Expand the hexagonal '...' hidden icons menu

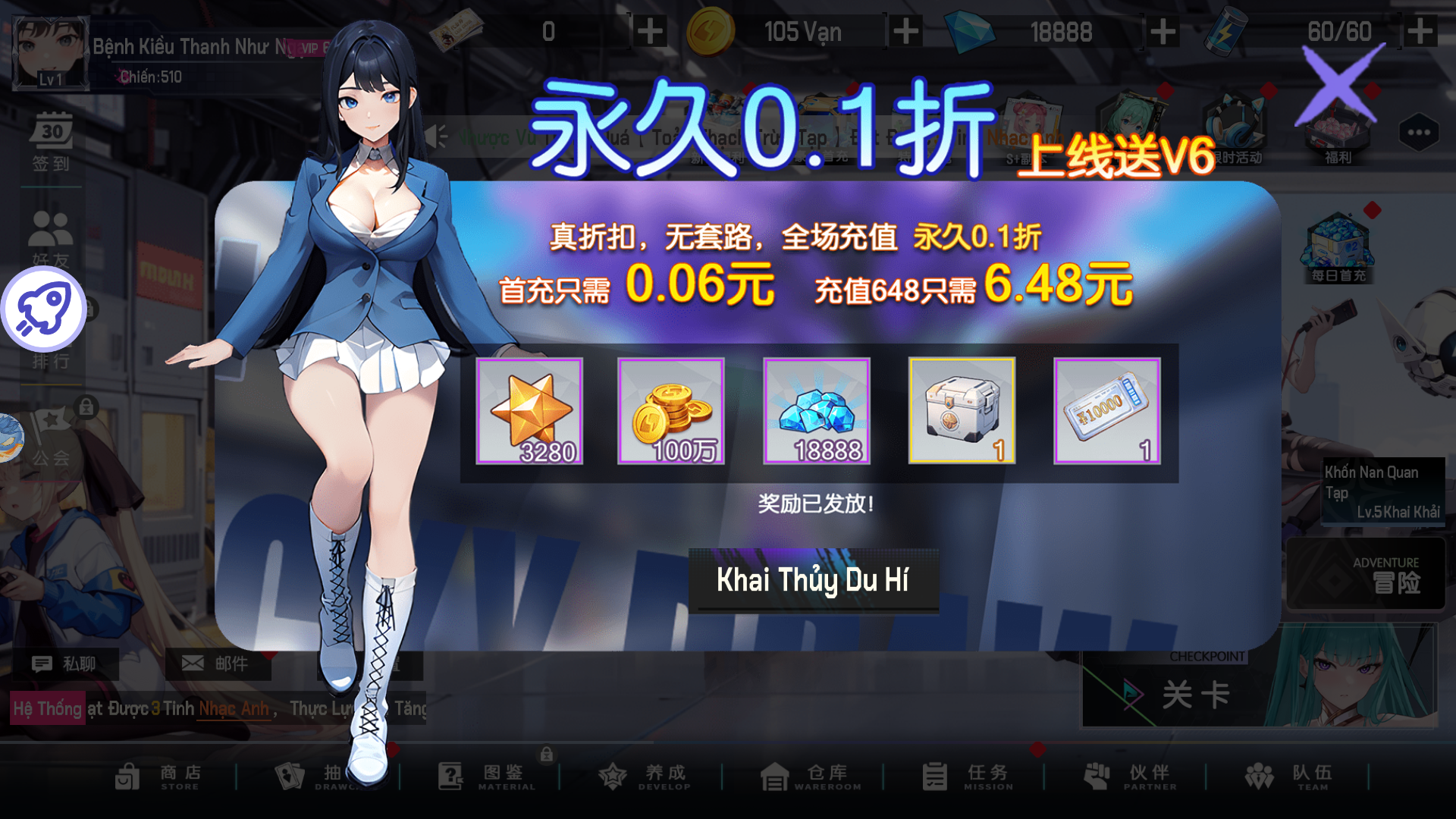(1420, 133)
